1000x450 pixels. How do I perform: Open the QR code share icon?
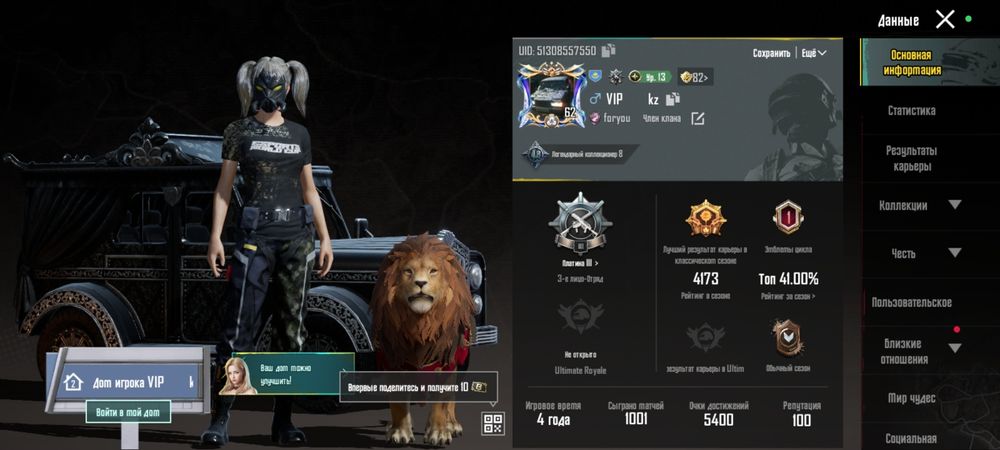click(492, 423)
